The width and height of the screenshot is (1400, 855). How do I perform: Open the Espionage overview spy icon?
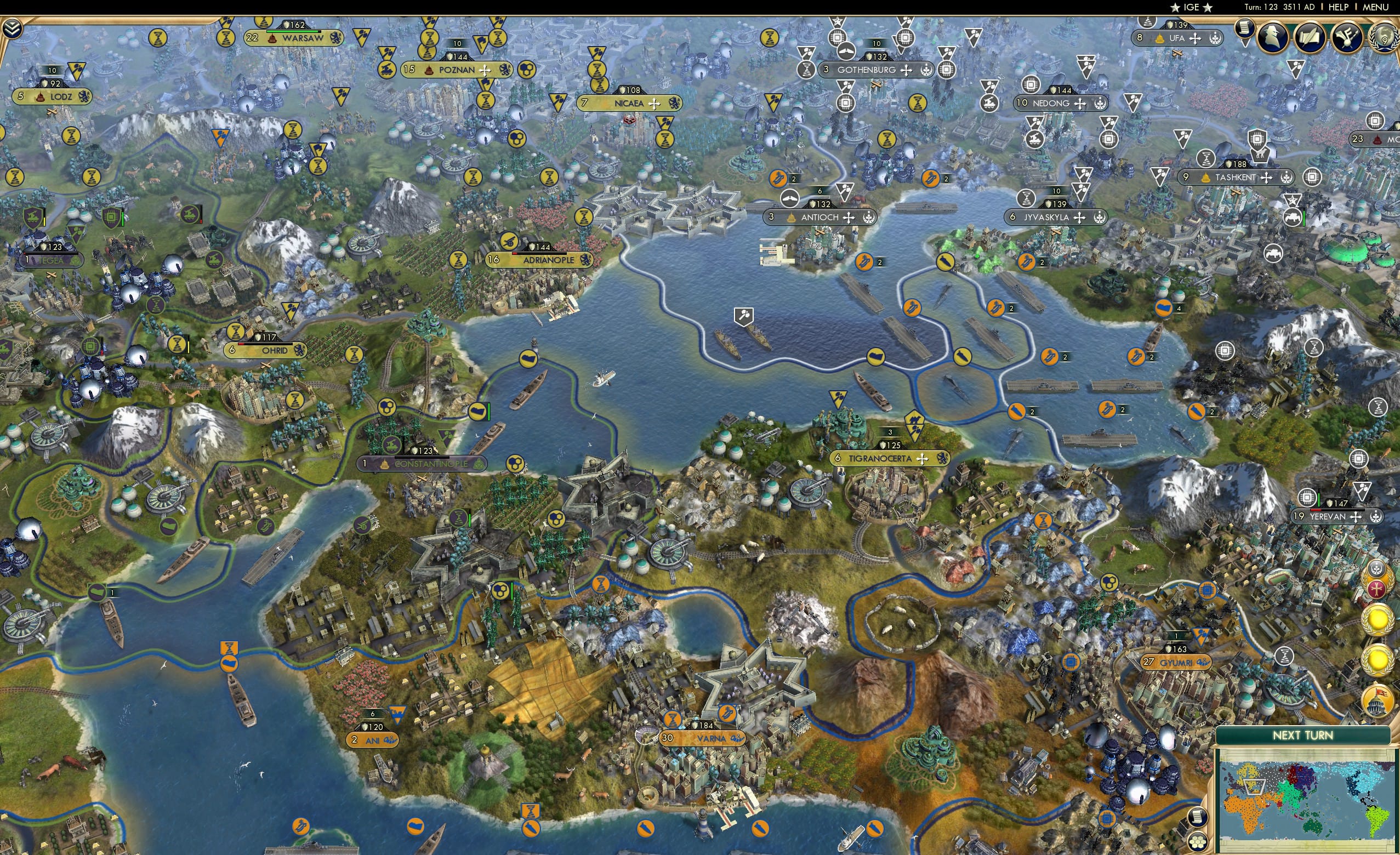pyautogui.click(x=1273, y=37)
